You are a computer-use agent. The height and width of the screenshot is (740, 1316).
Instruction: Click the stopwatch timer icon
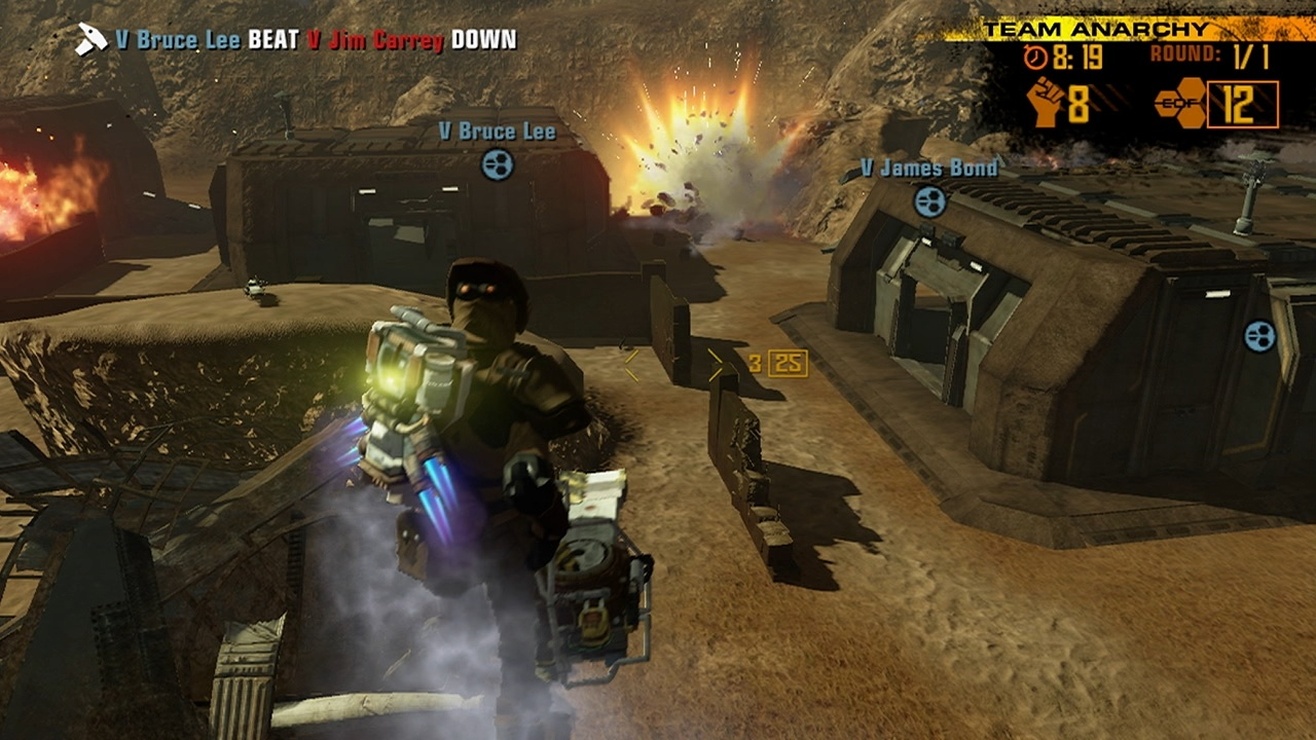click(1037, 57)
